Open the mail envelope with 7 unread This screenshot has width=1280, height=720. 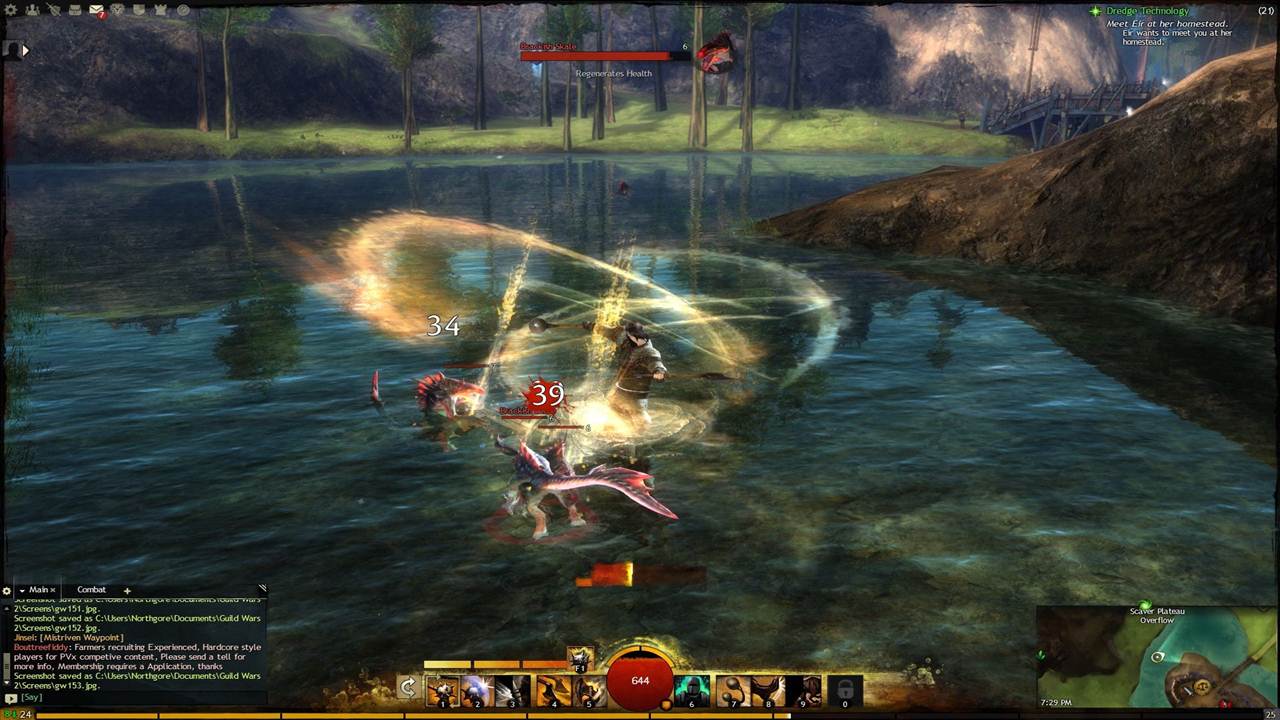96,10
